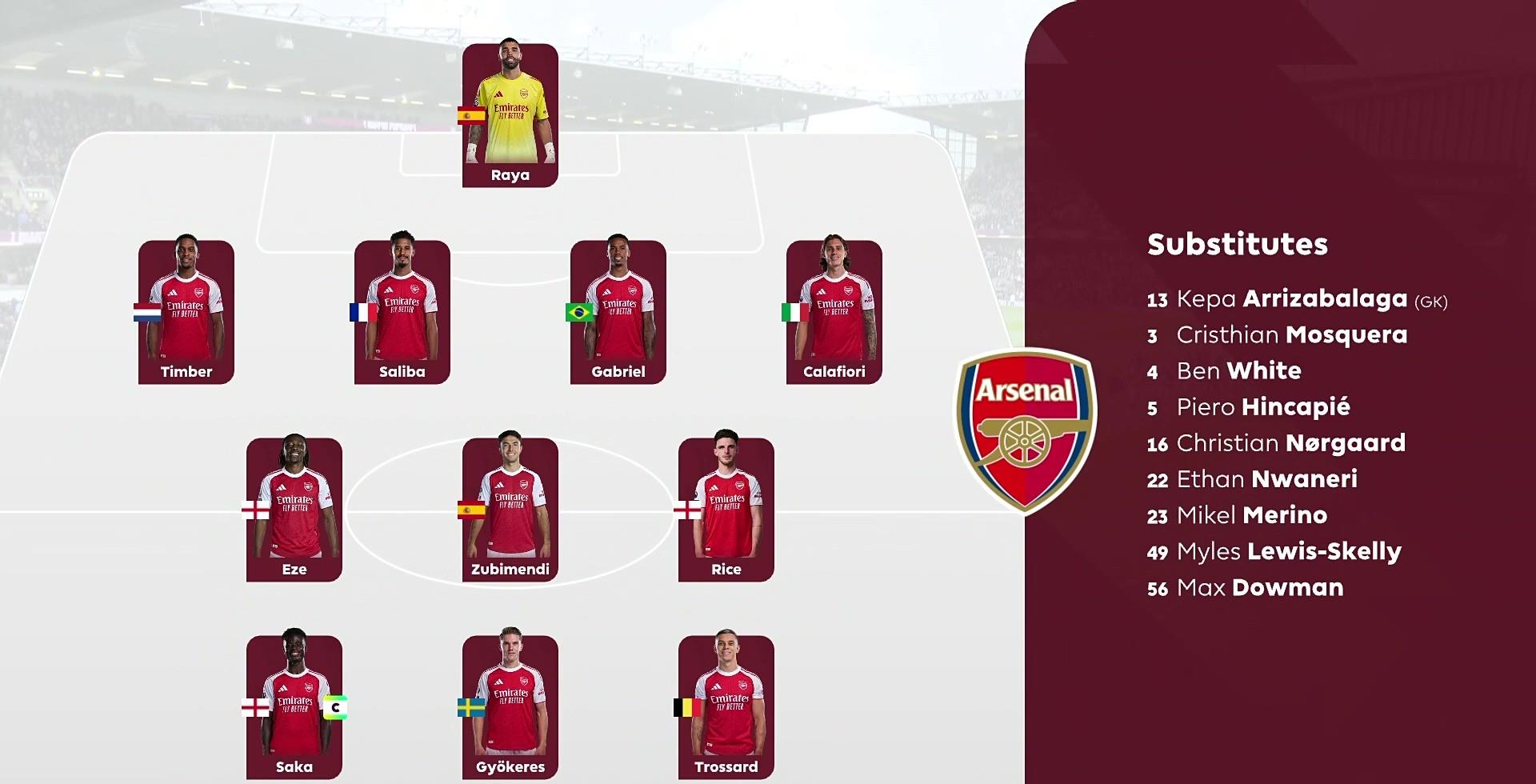Choose Max Dowman from the bench

[1245, 588]
